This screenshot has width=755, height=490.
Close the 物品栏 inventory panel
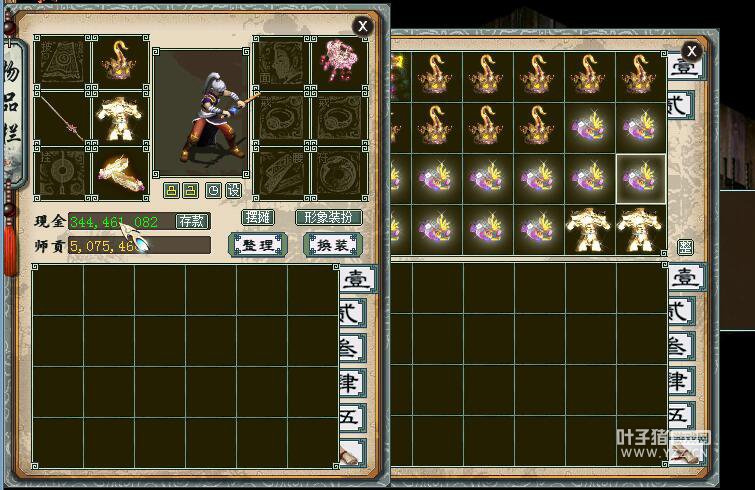pos(363,26)
